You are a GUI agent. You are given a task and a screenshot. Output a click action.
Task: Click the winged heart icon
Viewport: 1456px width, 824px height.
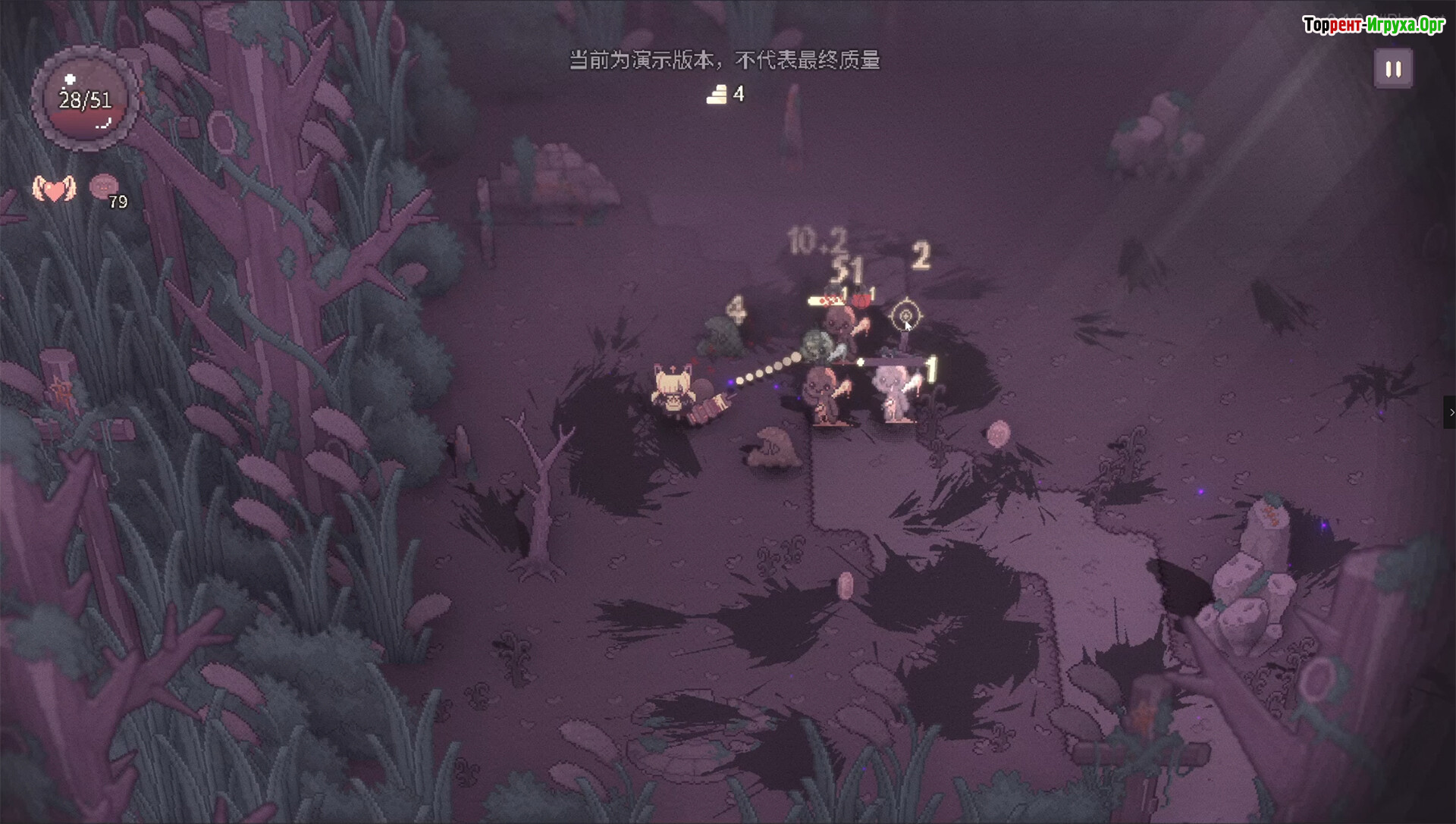click(54, 189)
